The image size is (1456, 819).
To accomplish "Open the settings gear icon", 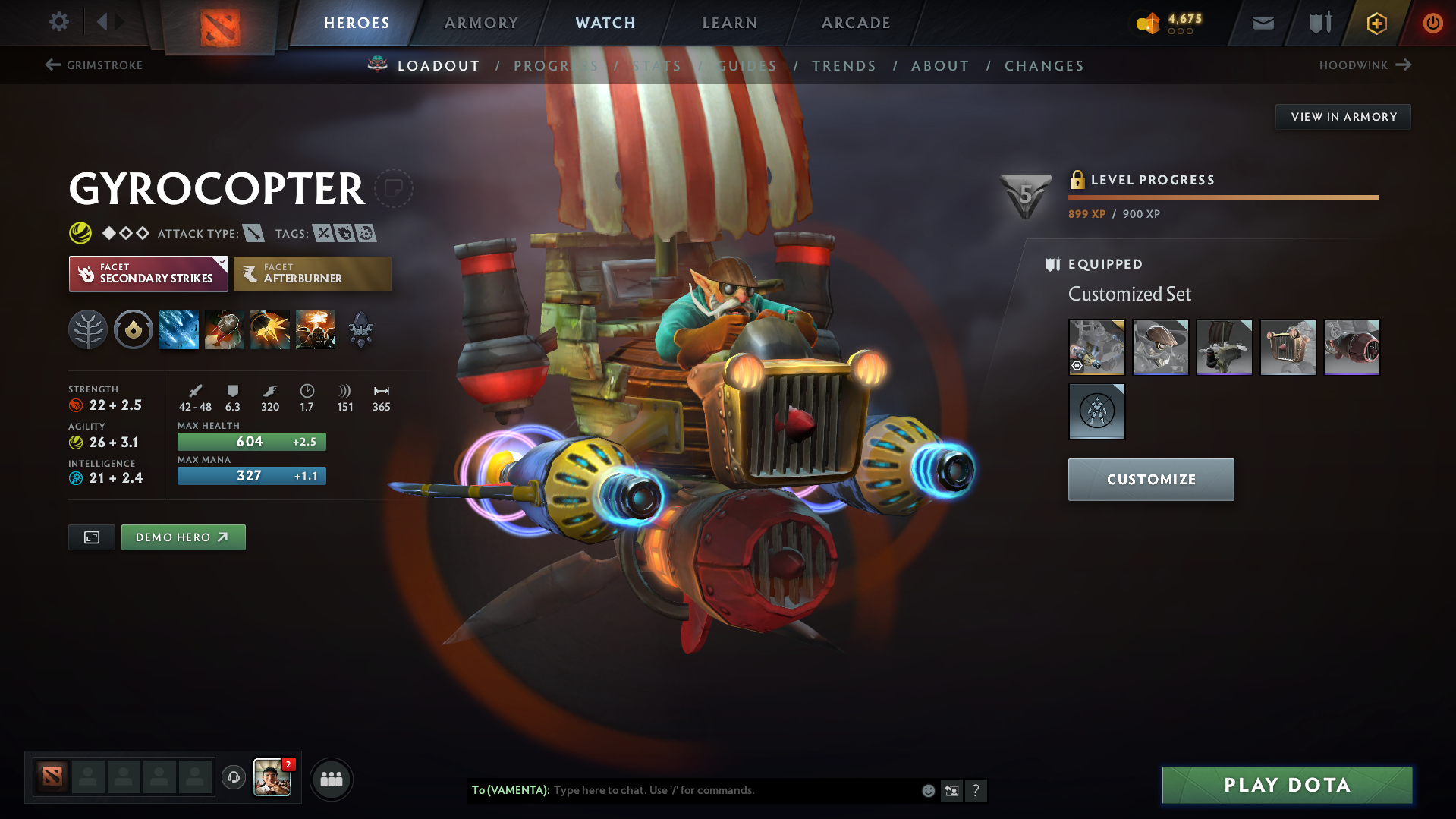I will [x=58, y=22].
